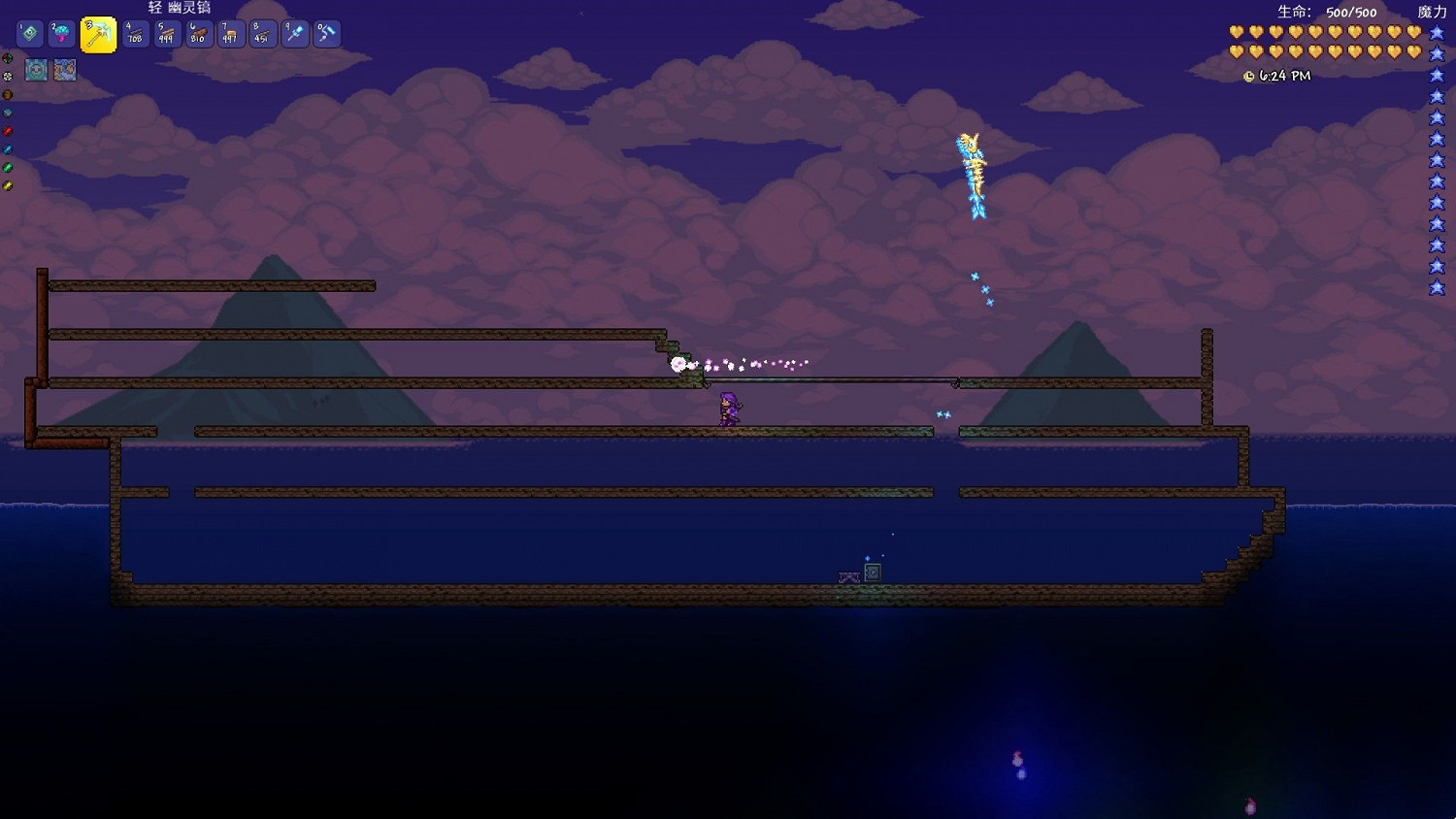This screenshot has height=819, width=1456.
Task: Select the workbench in hotbar slot 7
Action: [231, 33]
